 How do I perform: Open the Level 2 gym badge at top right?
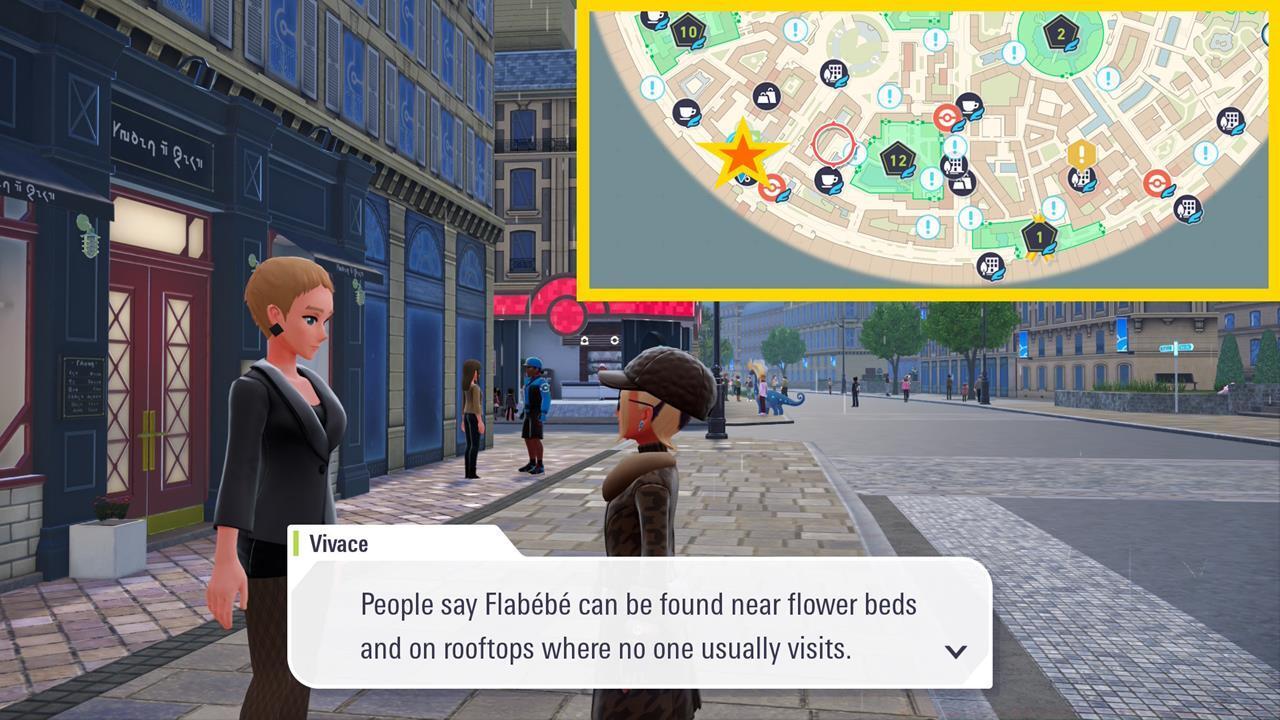(x=1060, y=34)
